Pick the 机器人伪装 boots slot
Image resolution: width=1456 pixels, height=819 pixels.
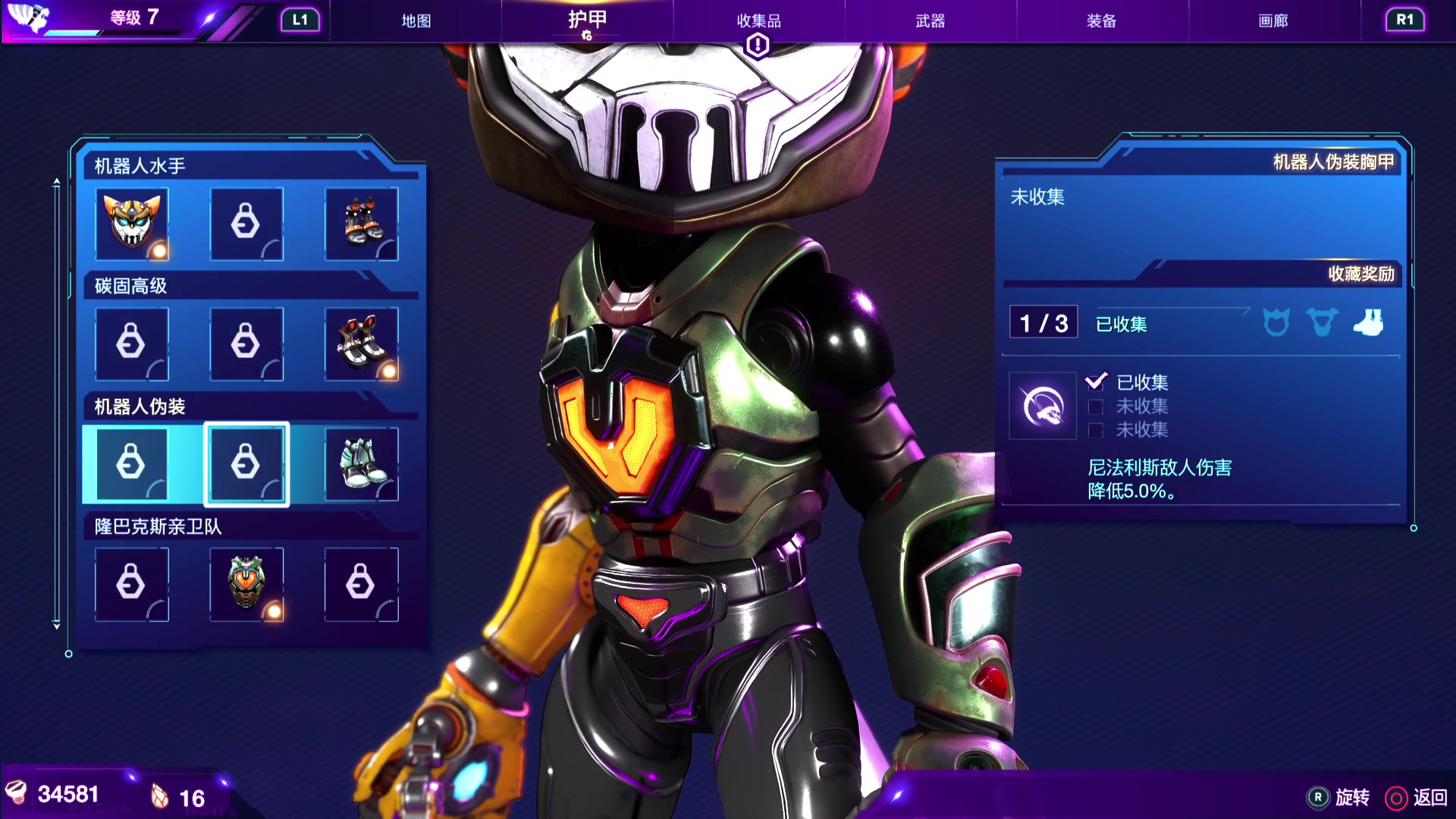361,463
